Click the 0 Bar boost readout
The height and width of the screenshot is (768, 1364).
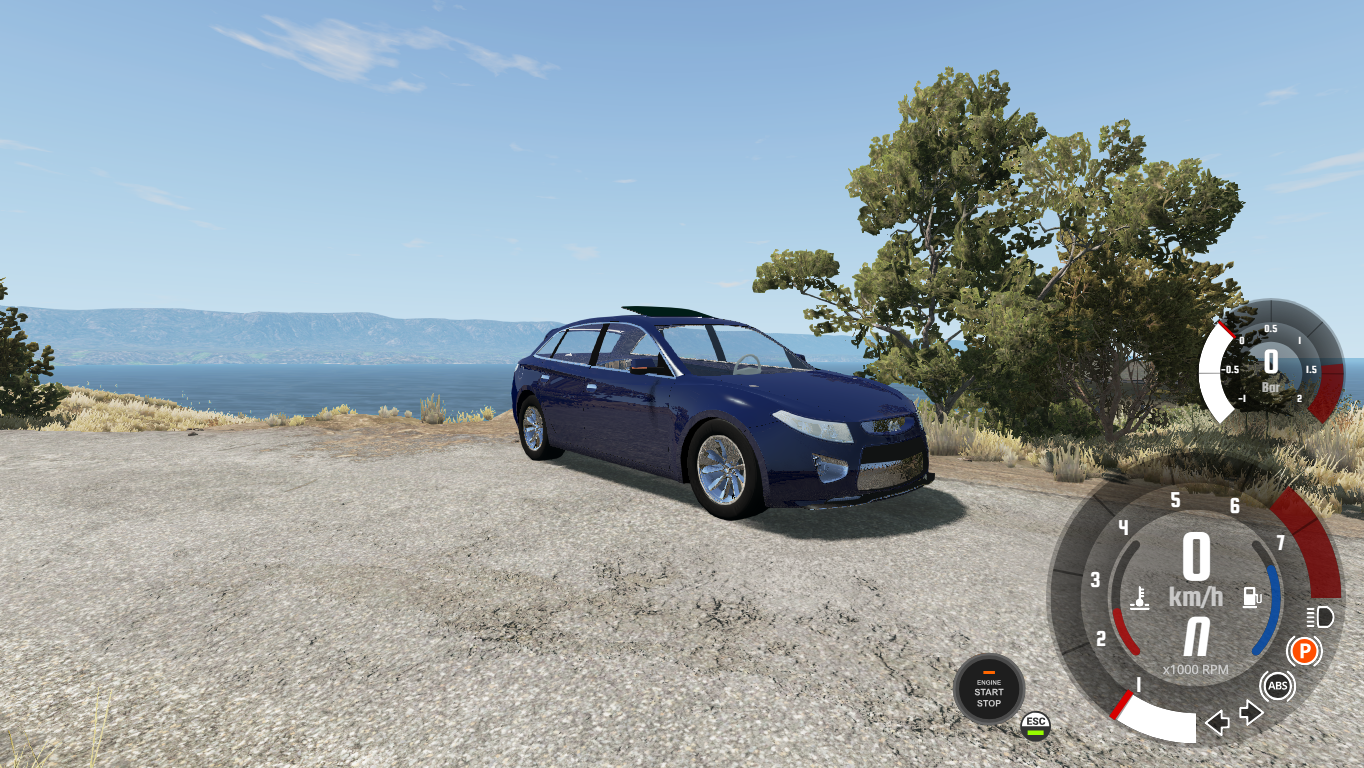(x=1271, y=365)
